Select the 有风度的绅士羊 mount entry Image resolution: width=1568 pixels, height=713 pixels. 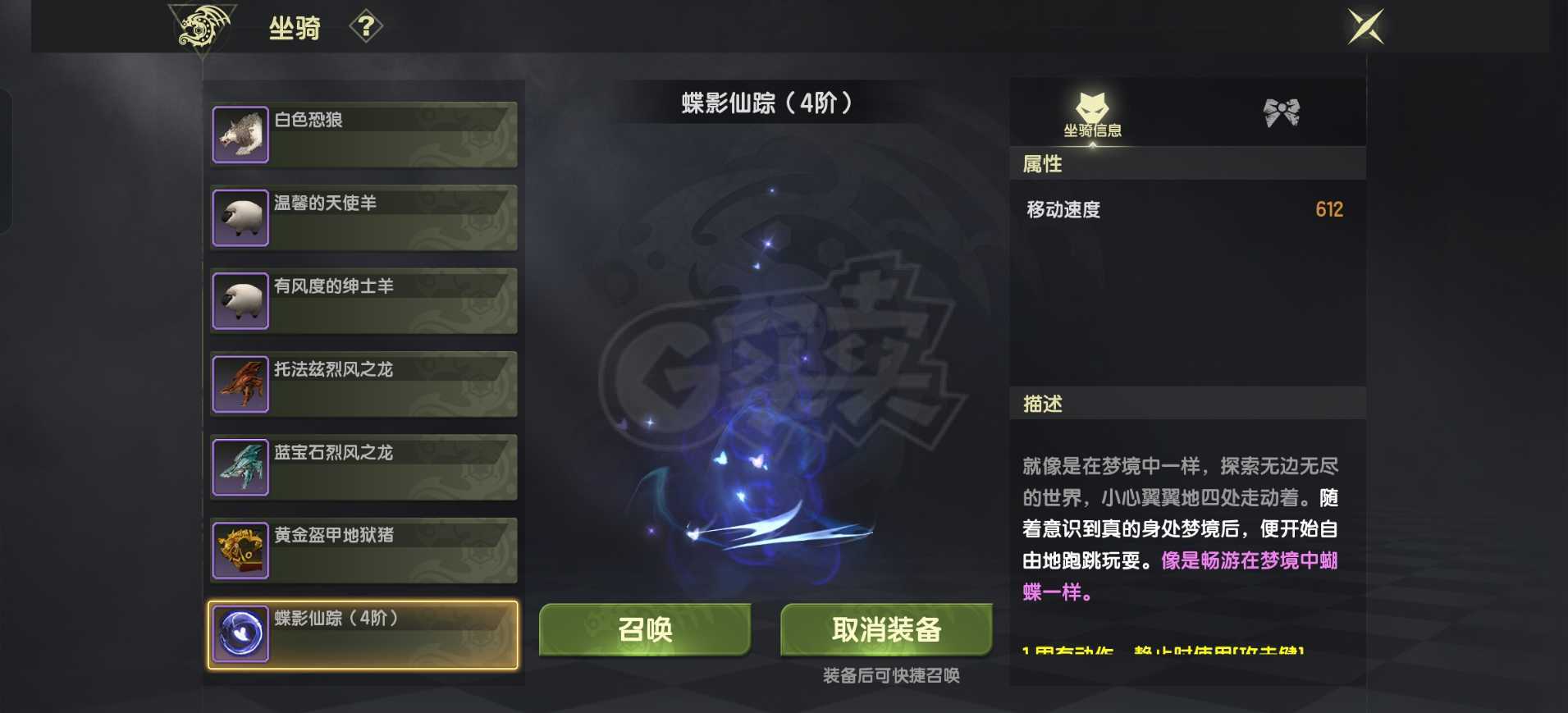362,299
